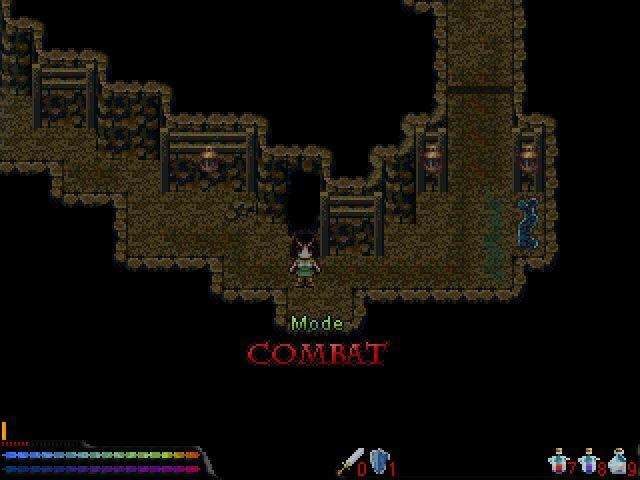Use the blue mana potion
640x480 pixels.
[588, 461]
